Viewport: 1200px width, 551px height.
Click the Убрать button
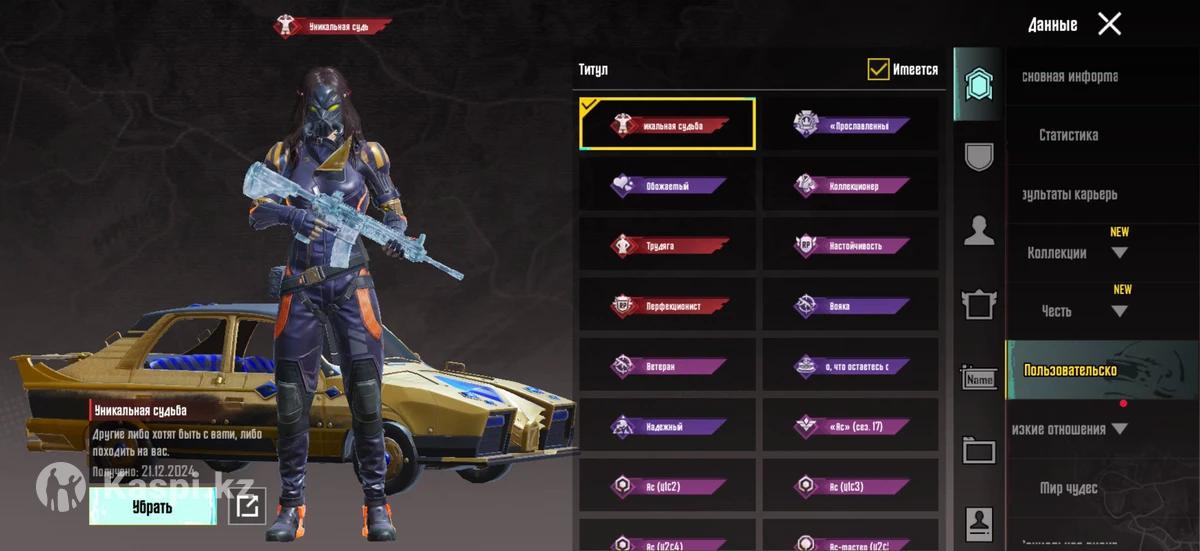click(152, 507)
